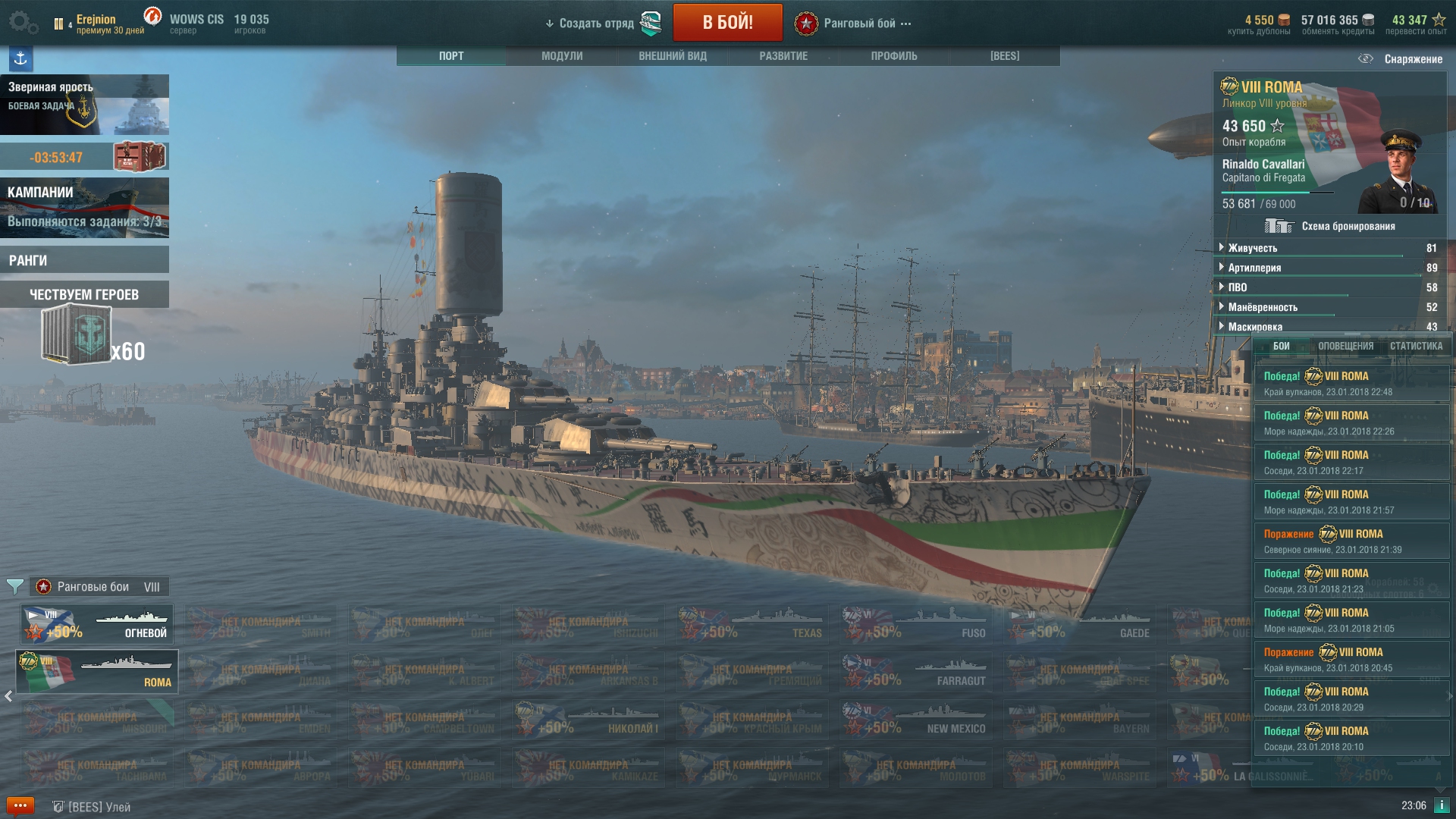This screenshot has width=1456, height=819.
Task: Switch to the ОПОВЕЩЕНИЯ notifications tab
Action: tap(1345, 346)
